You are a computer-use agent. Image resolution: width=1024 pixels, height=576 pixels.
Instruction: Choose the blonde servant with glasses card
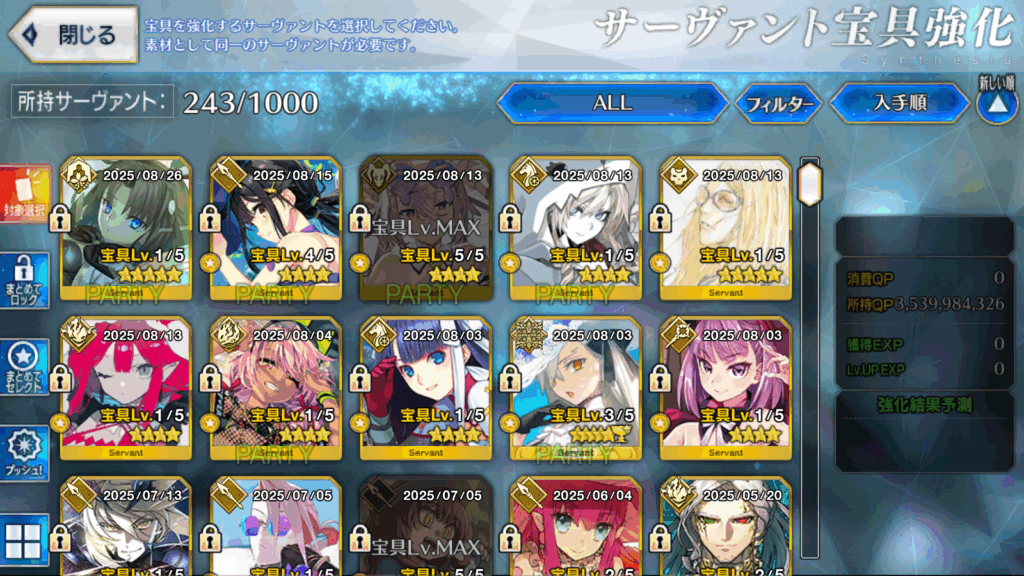[x=726, y=228]
